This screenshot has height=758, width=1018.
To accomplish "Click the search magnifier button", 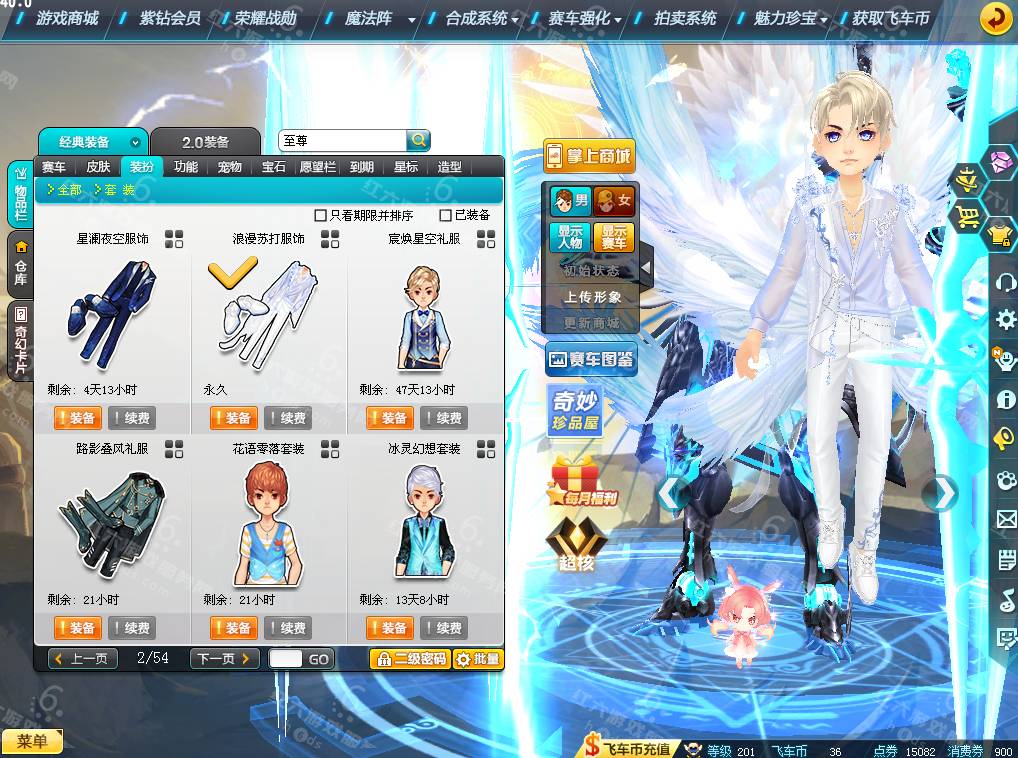I will pyautogui.click(x=418, y=140).
